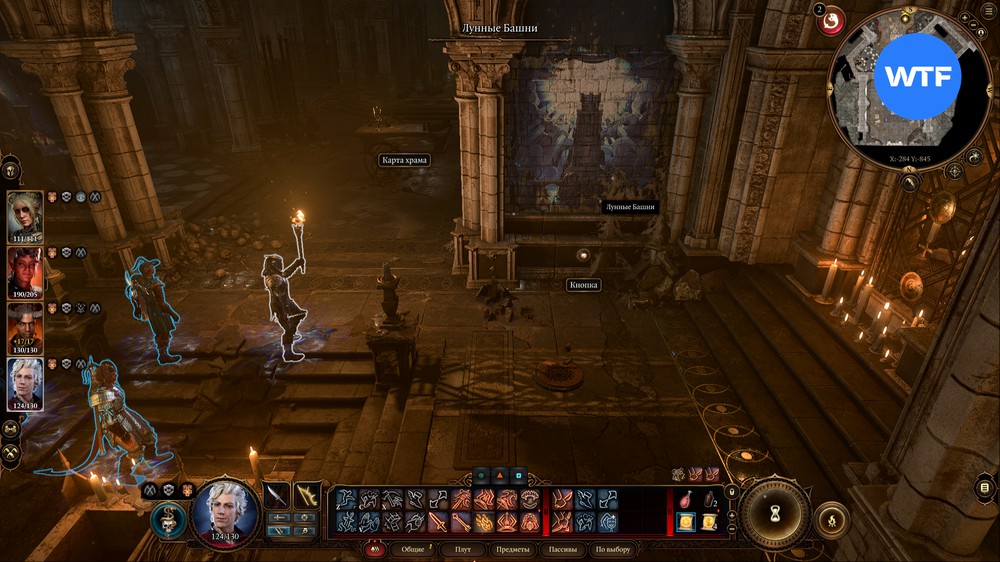
Task: Switch to the Общие hotbar tab
Action: (412, 549)
